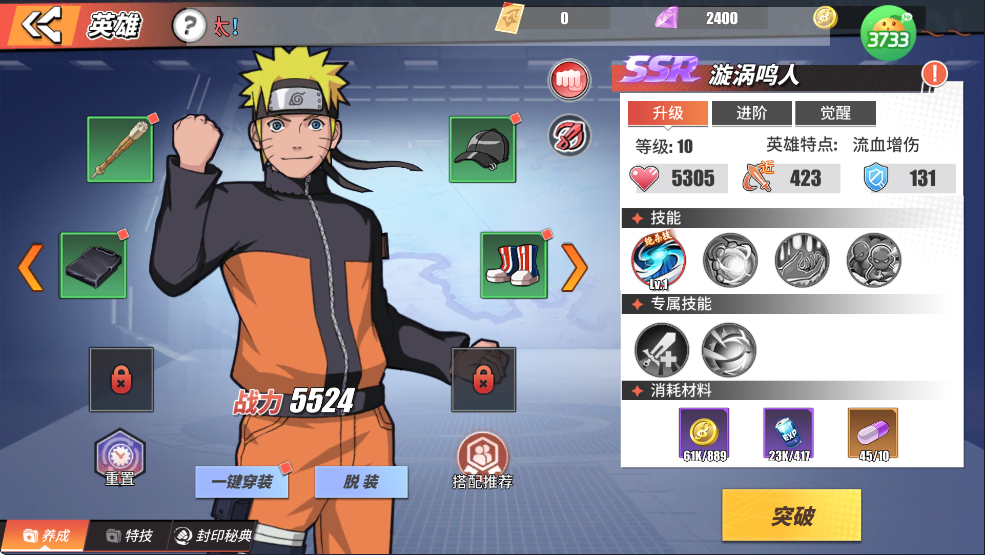Open the question mark help icon
This screenshot has width=985, height=555.
point(187,26)
